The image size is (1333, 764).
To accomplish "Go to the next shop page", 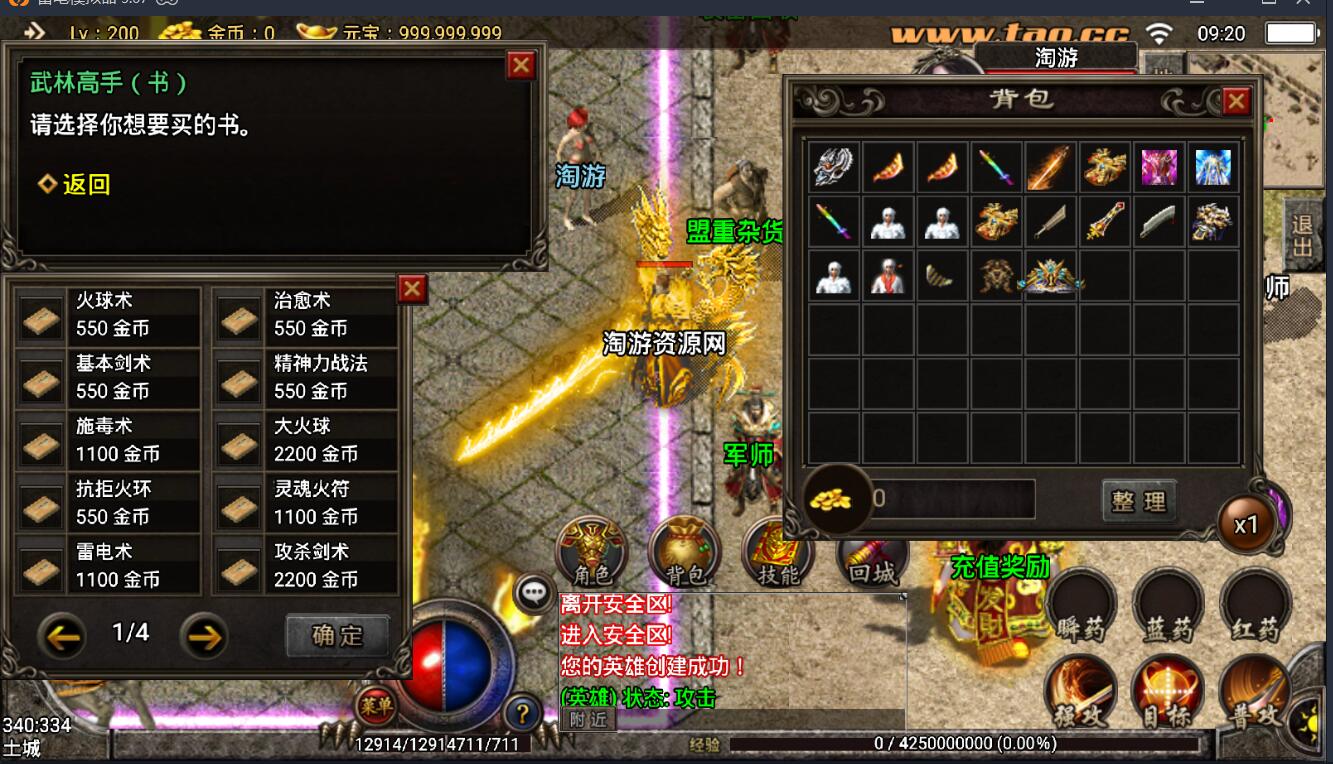I will click(x=204, y=635).
